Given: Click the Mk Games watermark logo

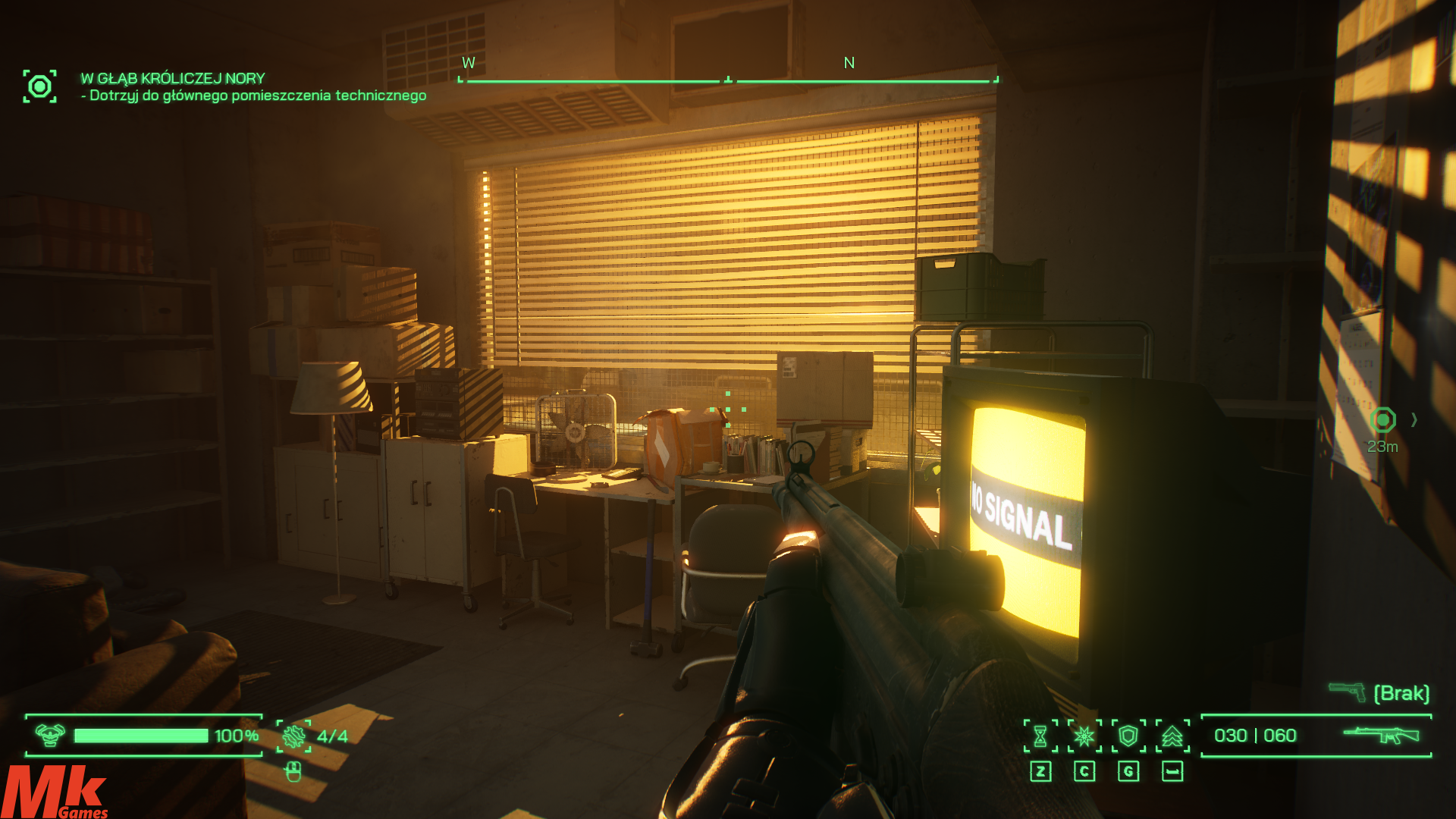Looking at the screenshot, I should click(55, 792).
